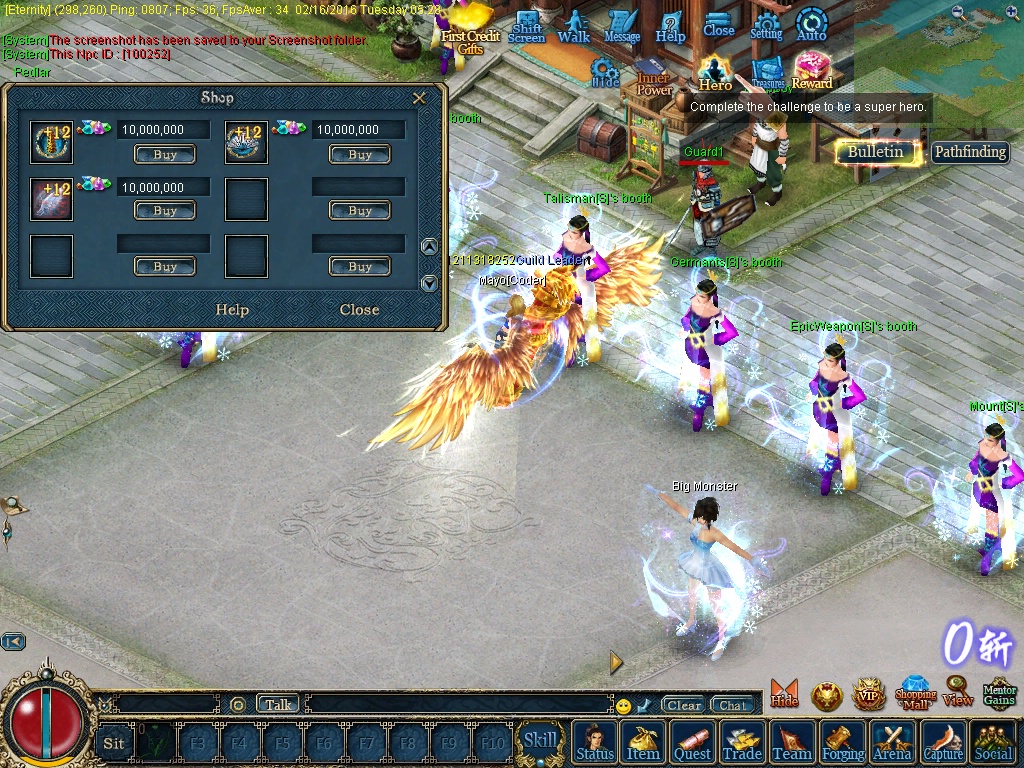Open the Hero challenge icon
1024x768 pixels.
[715, 72]
